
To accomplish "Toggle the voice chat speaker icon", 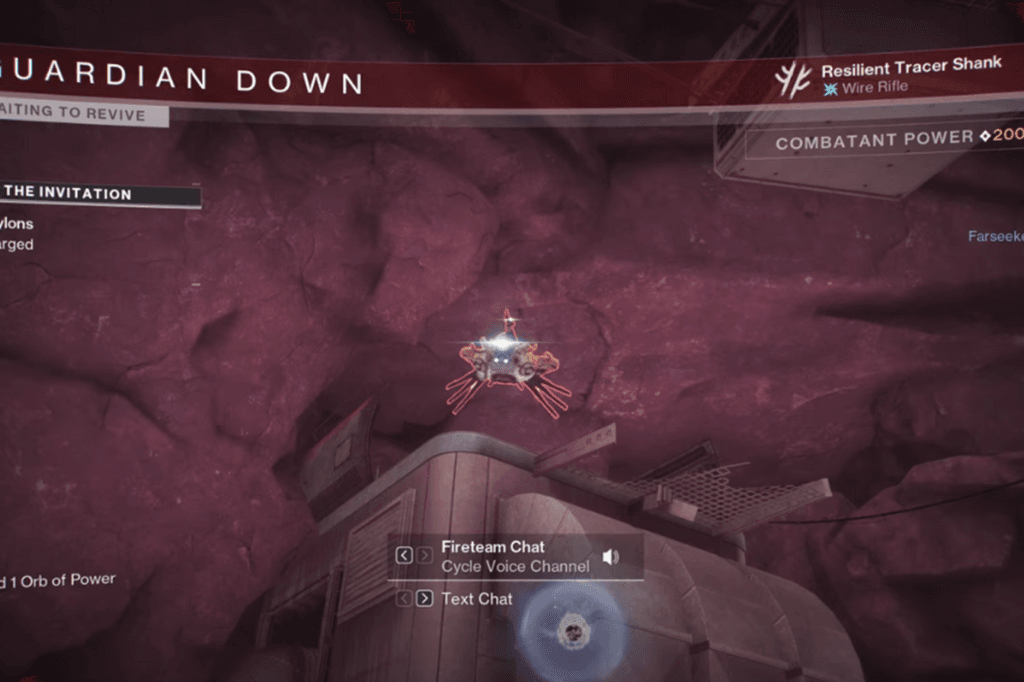I will coord(611,557).
